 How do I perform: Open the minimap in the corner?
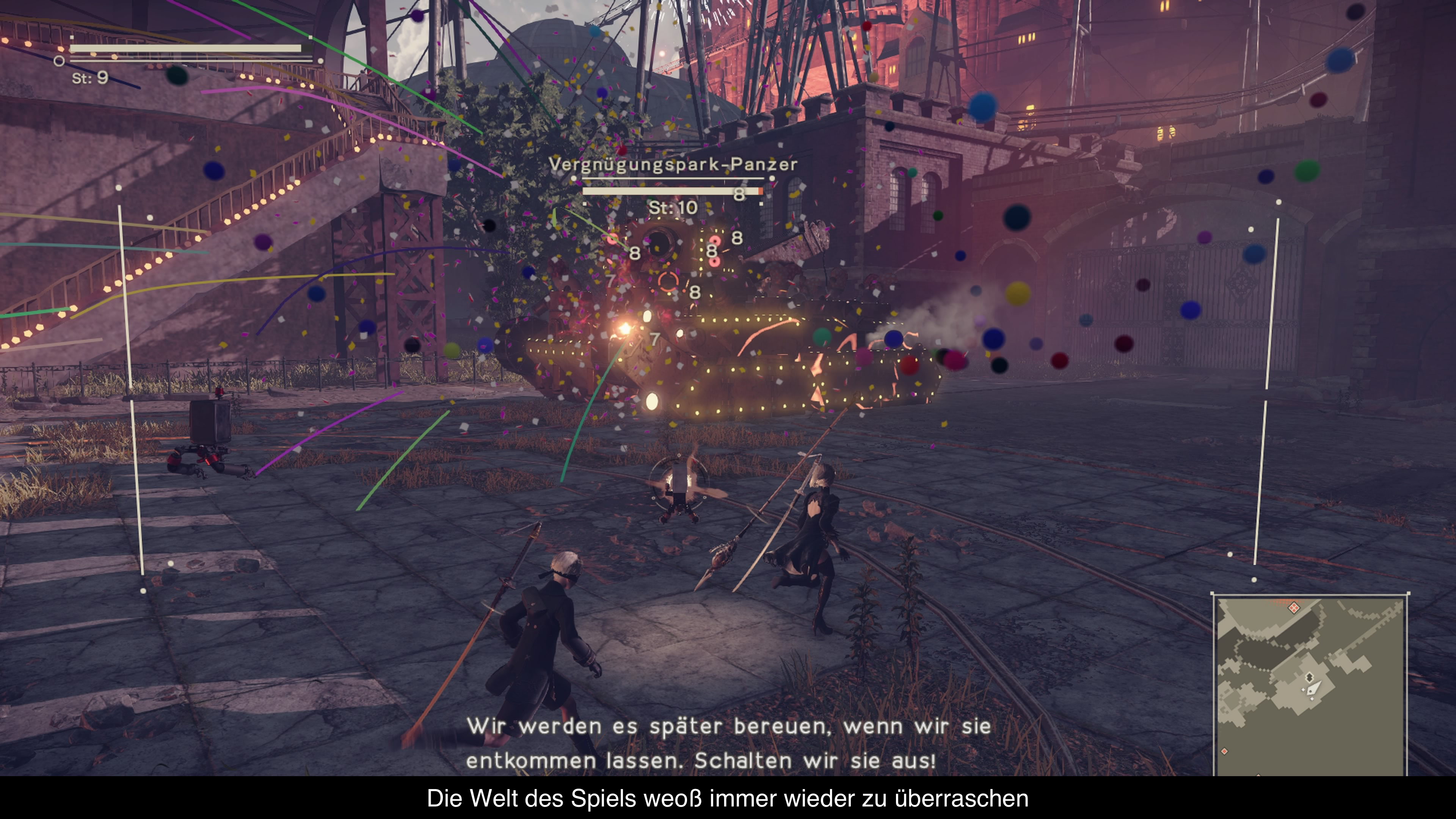(1310, 685)
